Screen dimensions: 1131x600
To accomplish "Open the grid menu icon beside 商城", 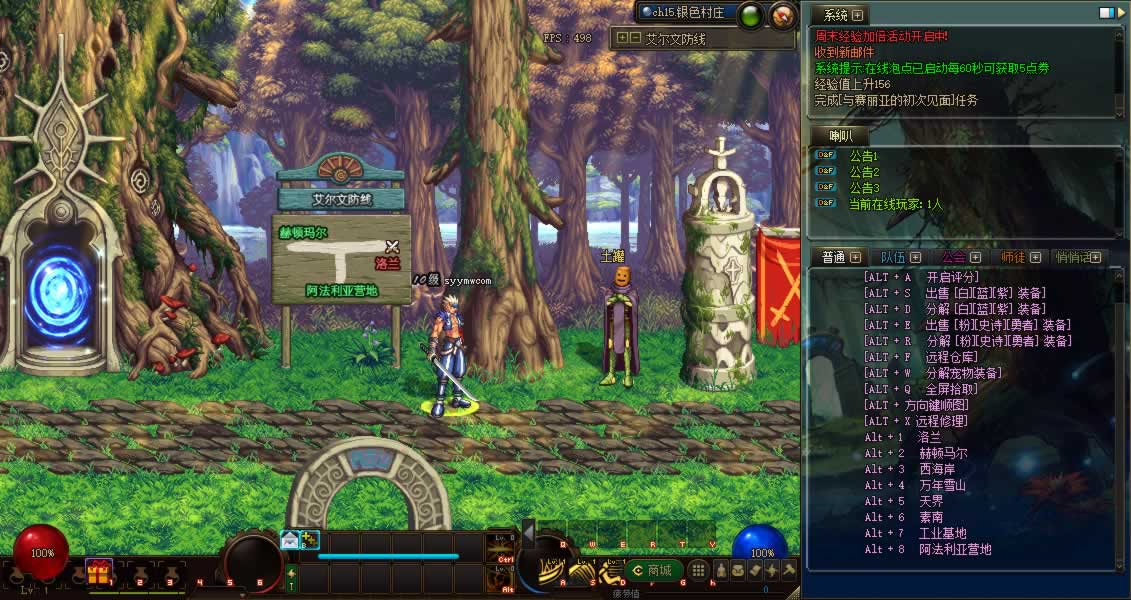I will [x=699, y=570].
